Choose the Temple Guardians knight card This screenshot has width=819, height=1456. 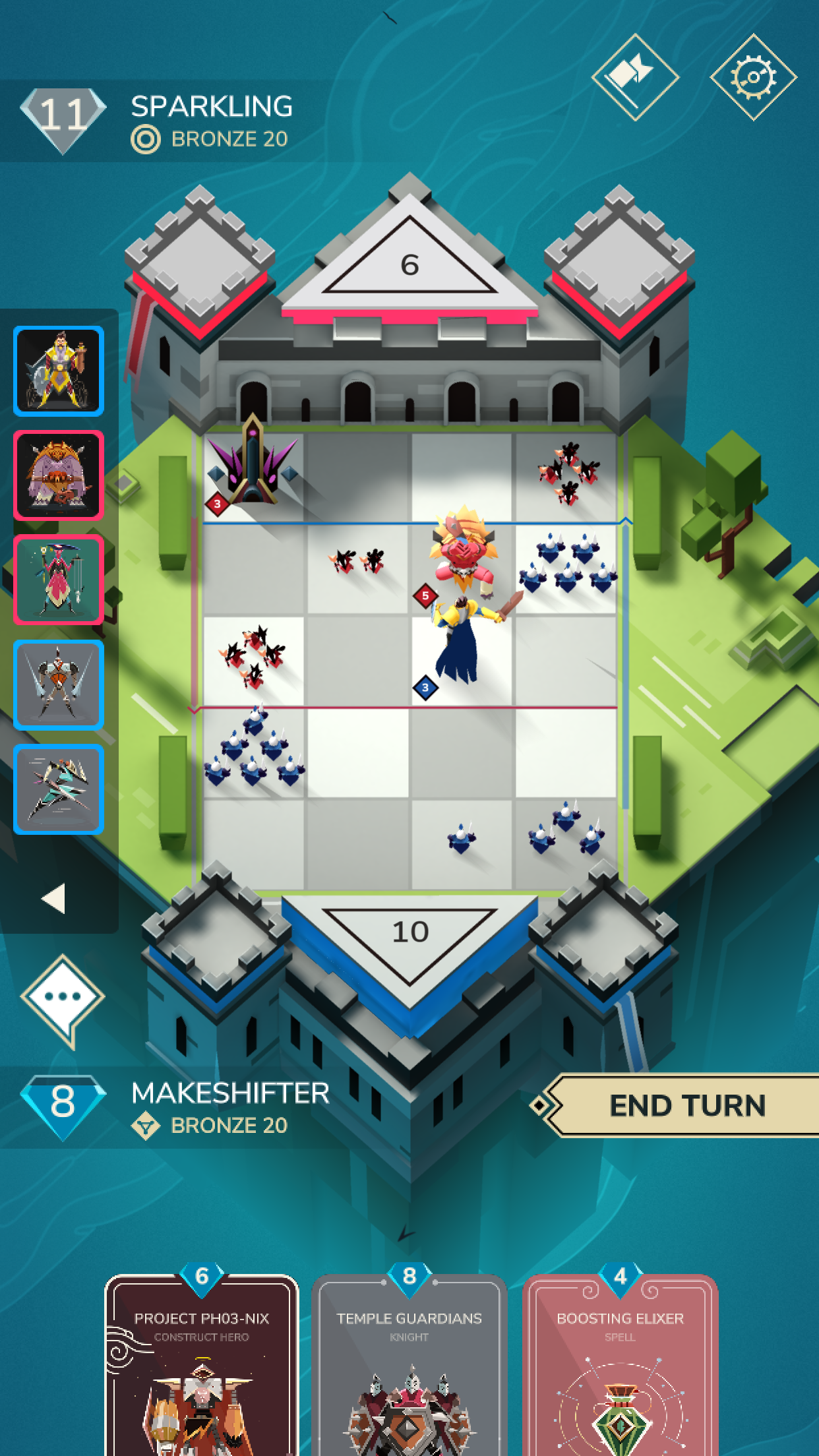(409, 1372)
